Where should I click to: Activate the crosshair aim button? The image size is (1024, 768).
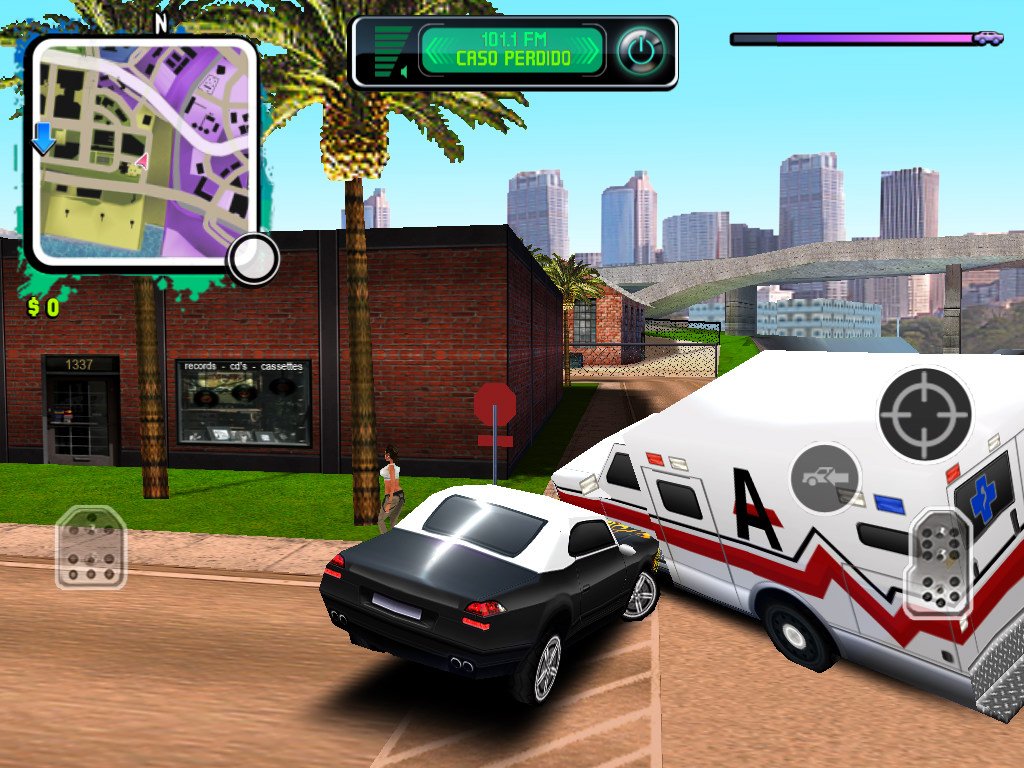coord(925,413)
